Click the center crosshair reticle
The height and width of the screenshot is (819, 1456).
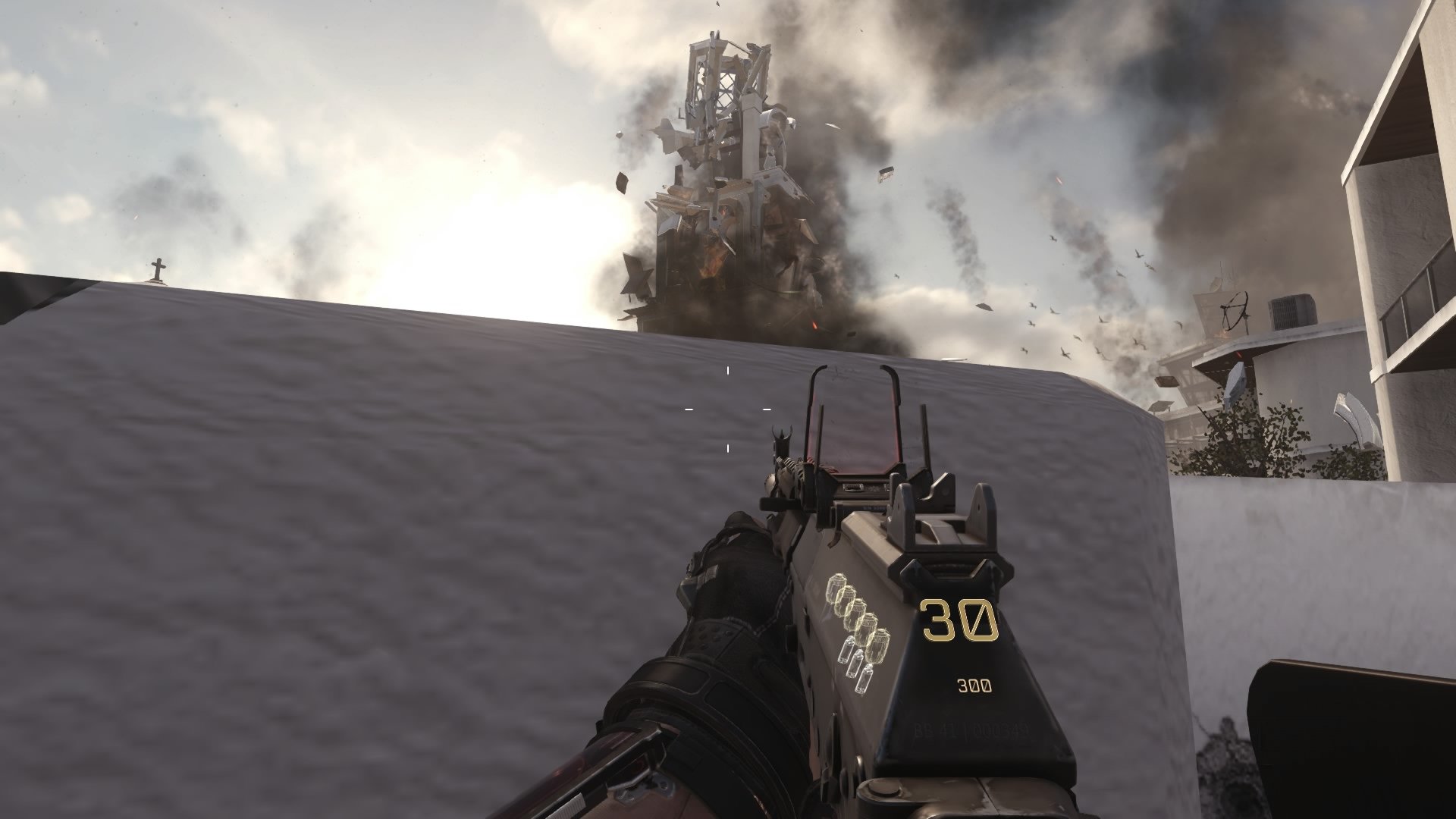728,409
